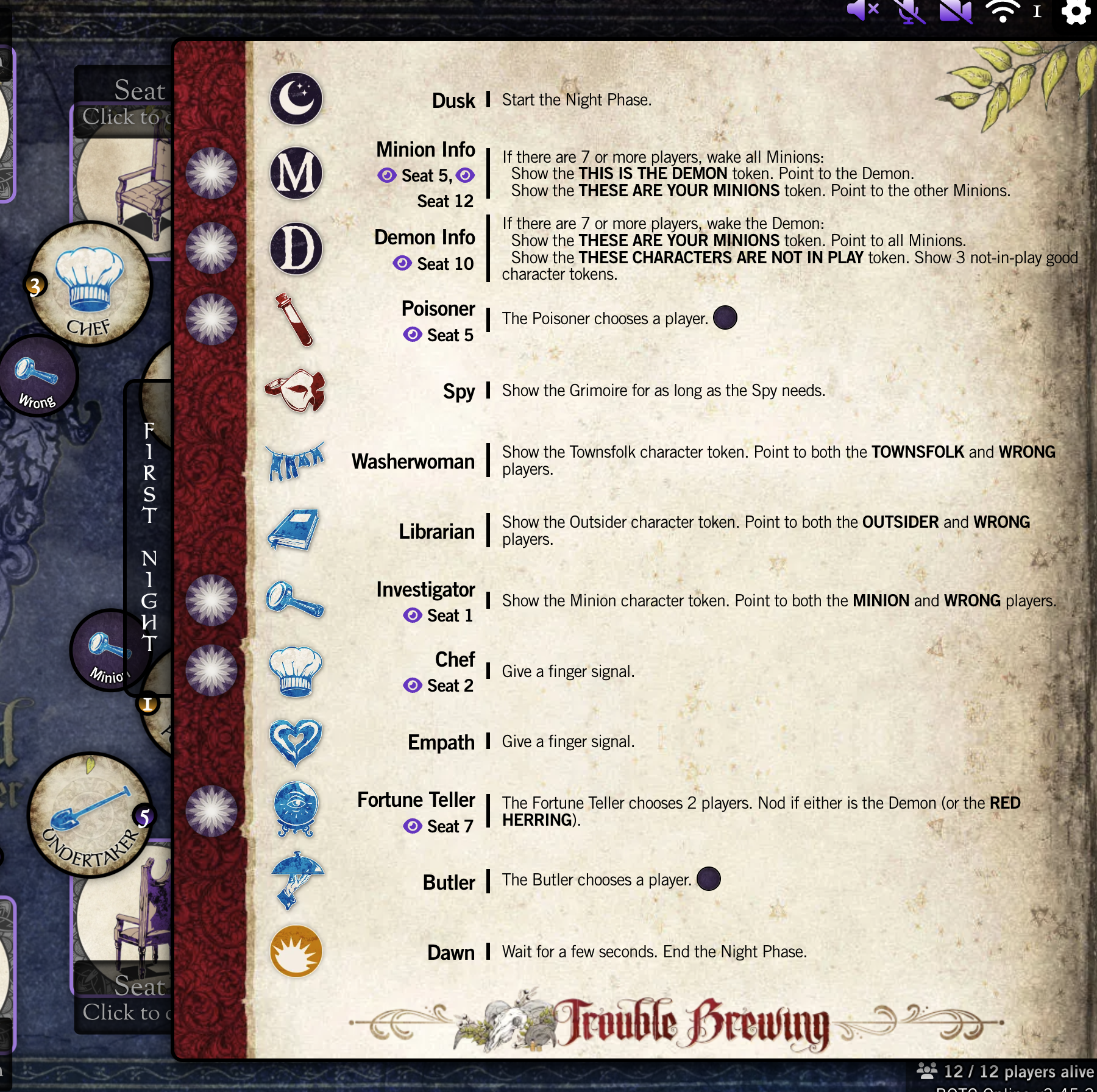Image resolution: width=1097 pixels, height=1092 pixels.
Task: Select the Butler serving tray icon
Action: pos(296,880)
